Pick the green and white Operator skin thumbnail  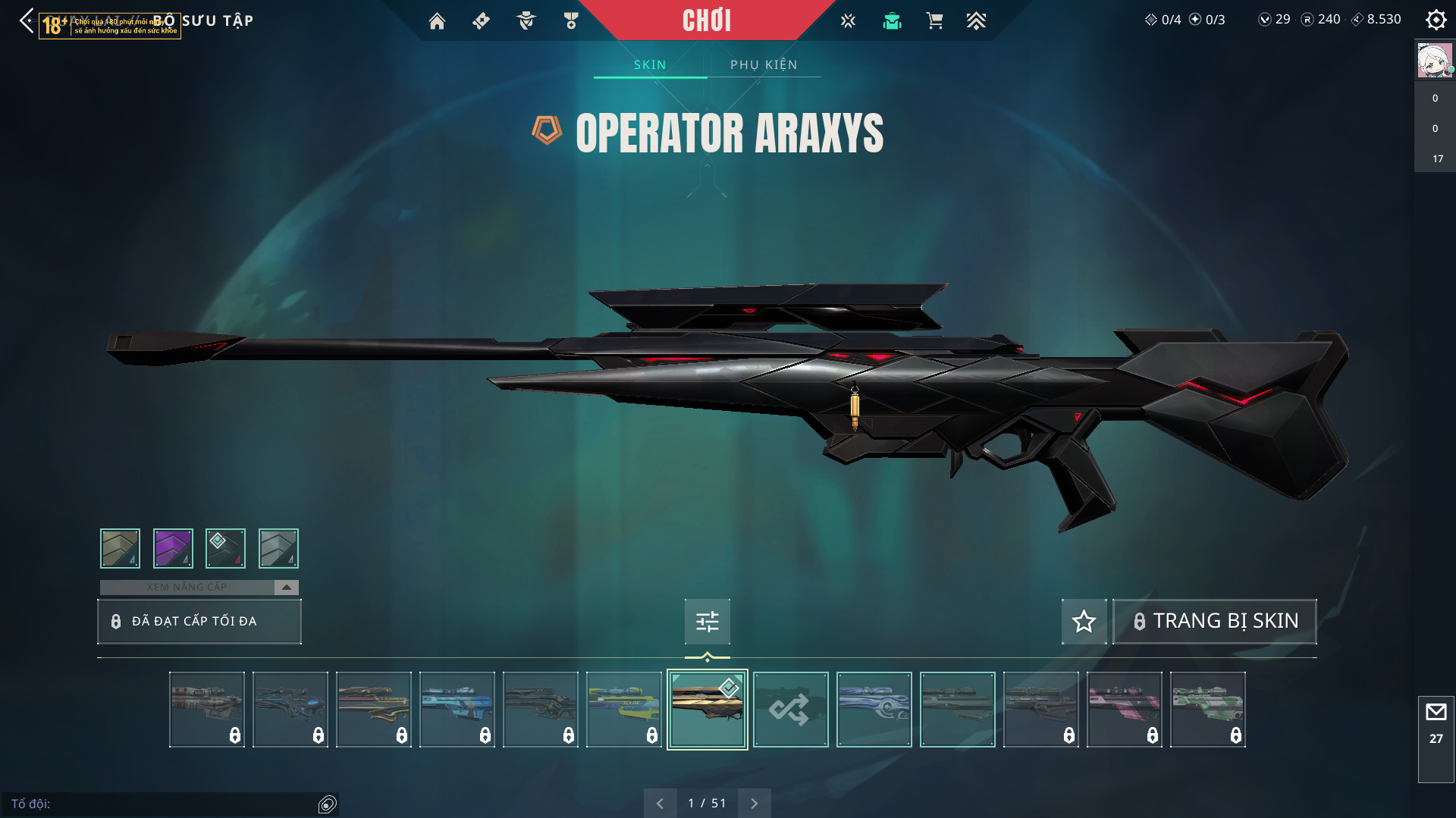tap(1207, 710)
